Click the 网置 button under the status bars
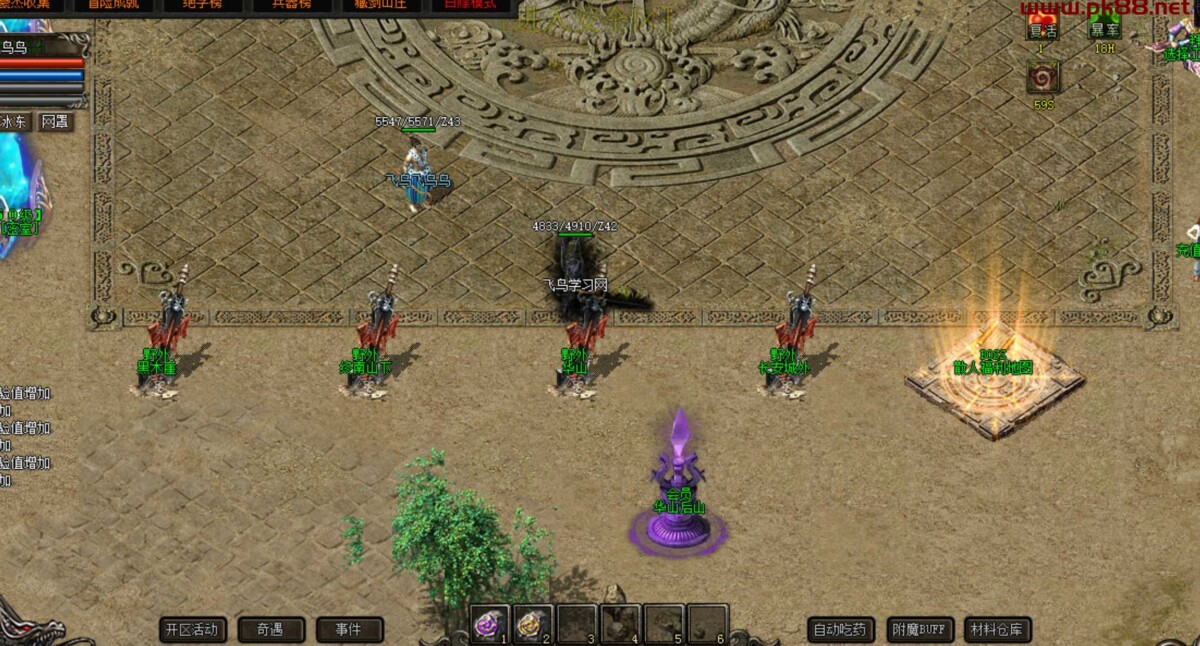 click(55, 122)
